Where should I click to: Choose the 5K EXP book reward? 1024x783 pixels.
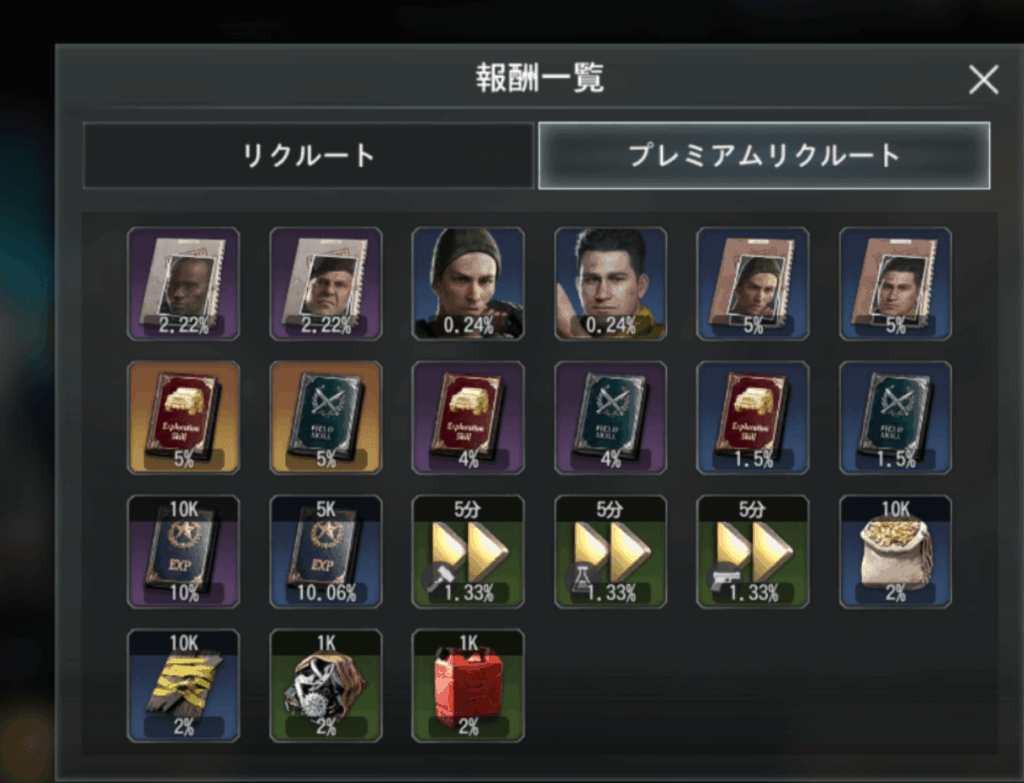tap(326, 551)
